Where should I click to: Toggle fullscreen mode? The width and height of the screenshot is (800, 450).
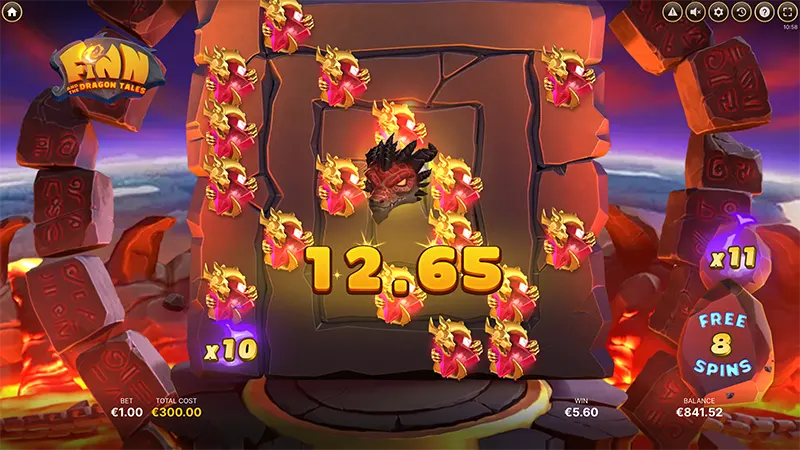coord(786,12)
